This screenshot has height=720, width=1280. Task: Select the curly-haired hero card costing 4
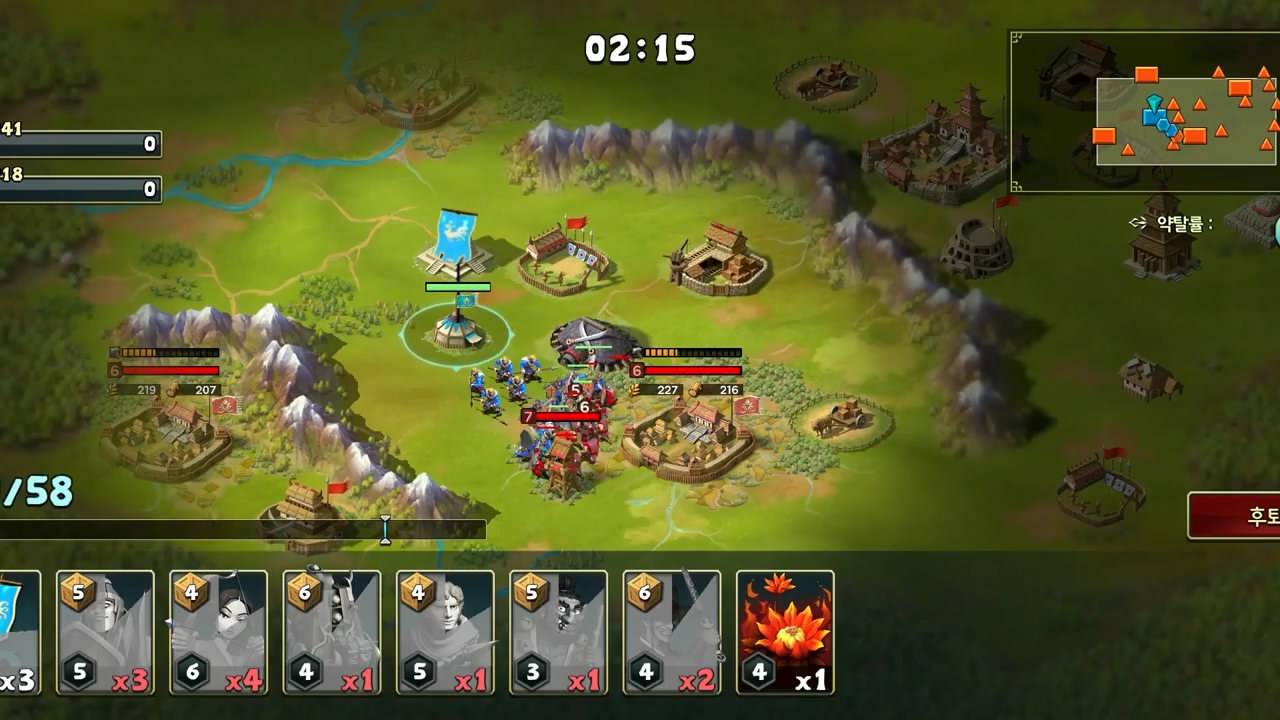coord(445,632)
